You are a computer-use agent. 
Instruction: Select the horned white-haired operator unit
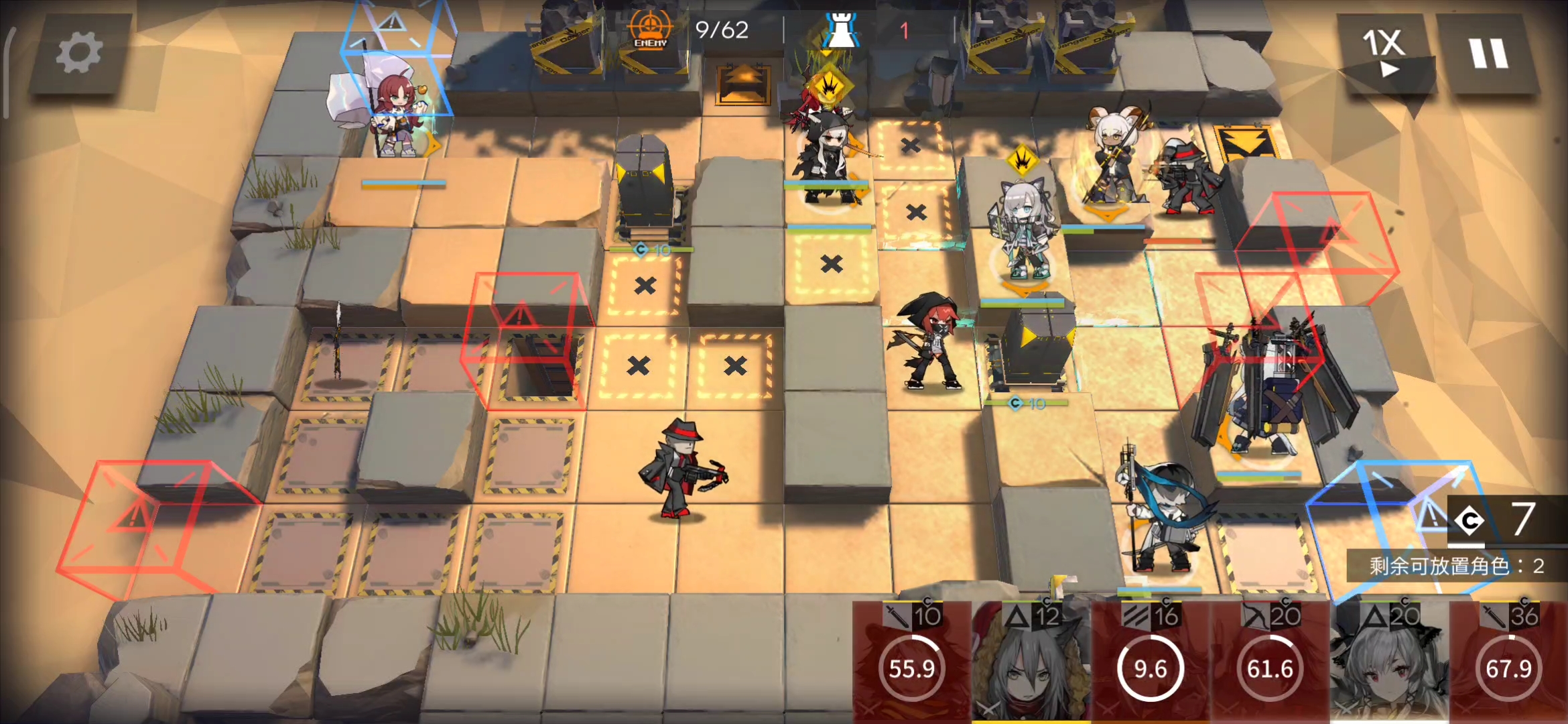coord(1112,161)
